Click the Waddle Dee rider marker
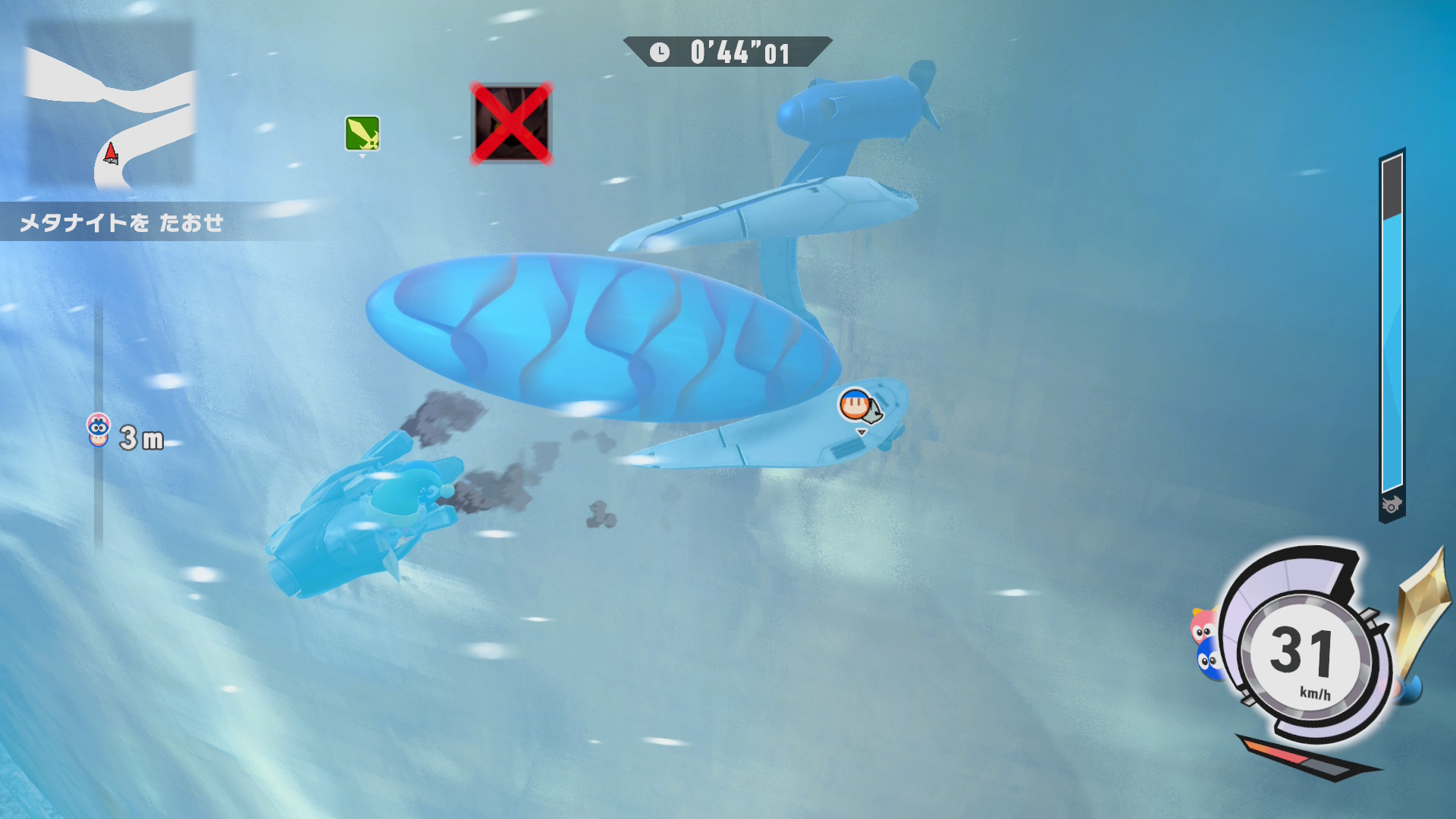Screen dimensions: 1456x819 pyautogui.click(x=855, y=405)
